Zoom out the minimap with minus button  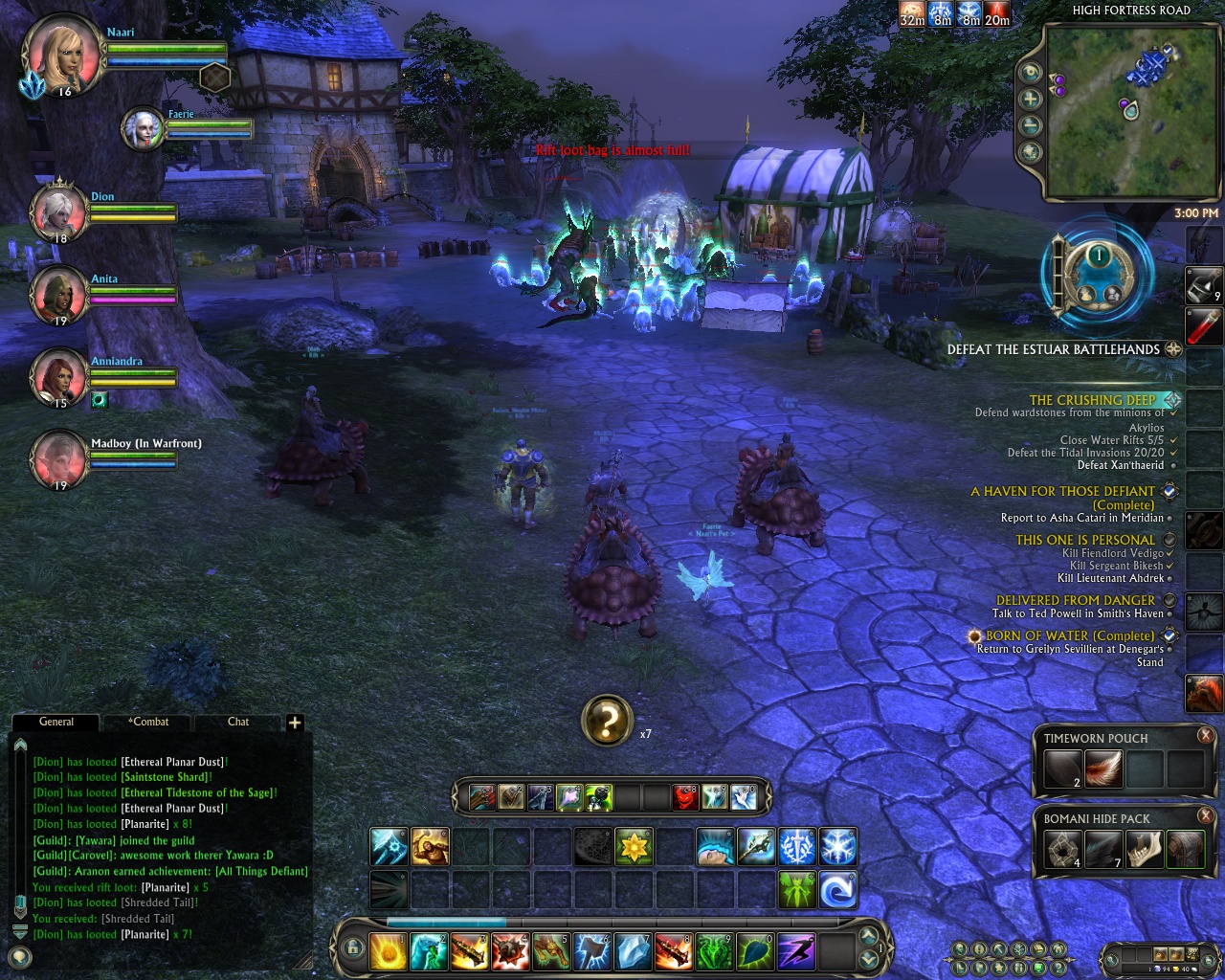(1031, 125)
